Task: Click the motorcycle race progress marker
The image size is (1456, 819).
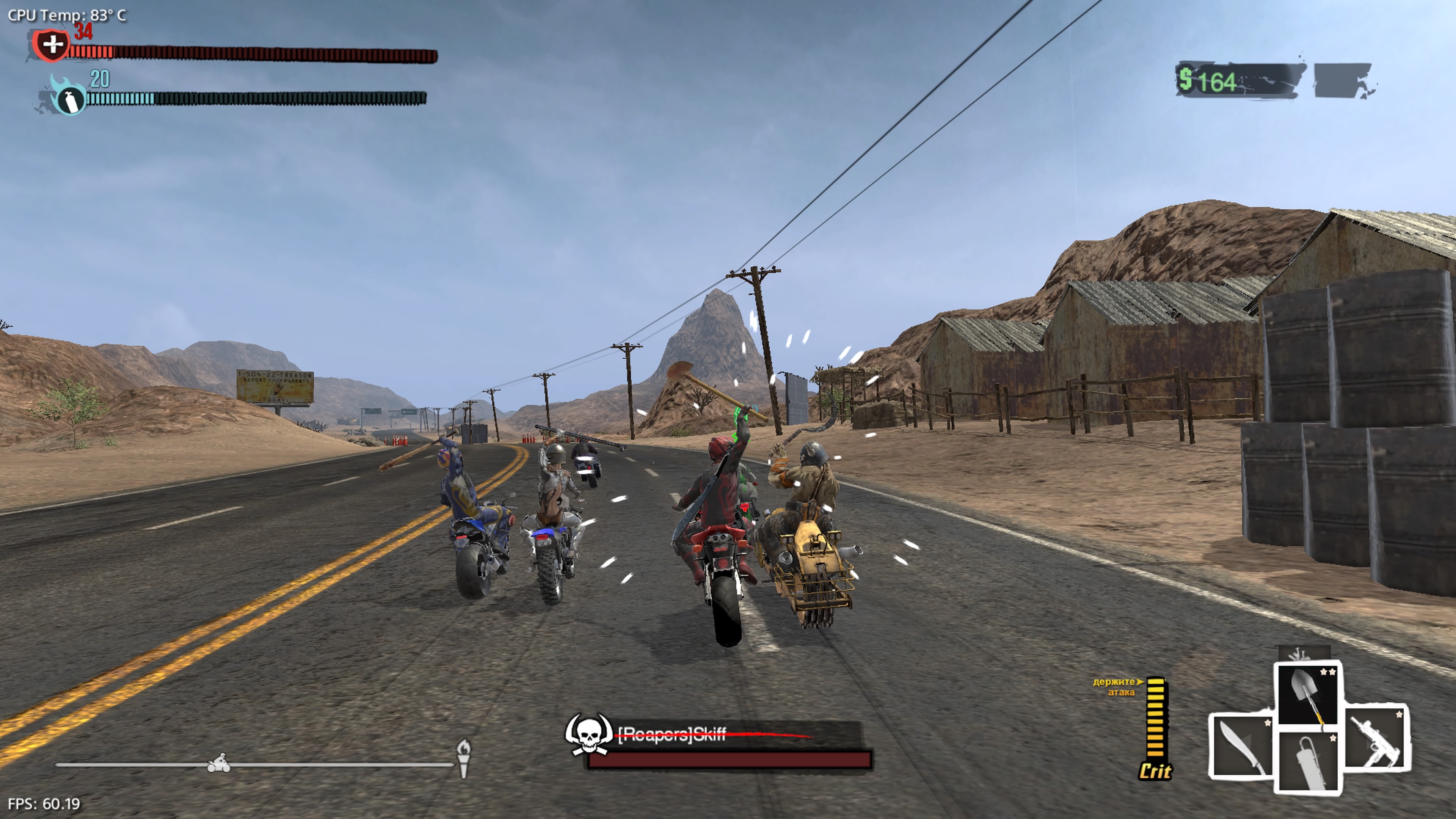Action: coord(218,764)
